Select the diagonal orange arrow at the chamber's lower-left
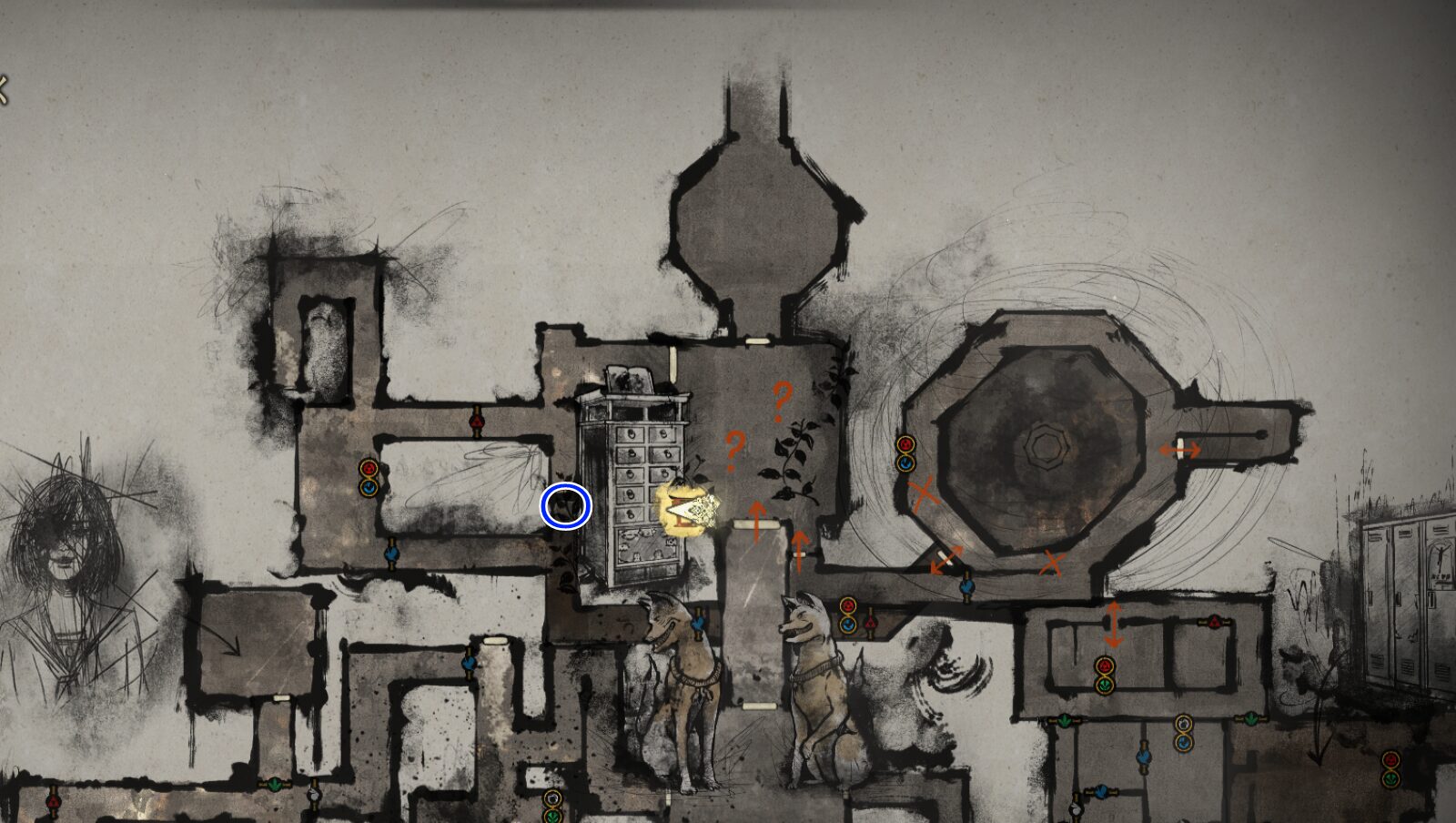This screenshot has height=823, width=1456. point(944,556)
